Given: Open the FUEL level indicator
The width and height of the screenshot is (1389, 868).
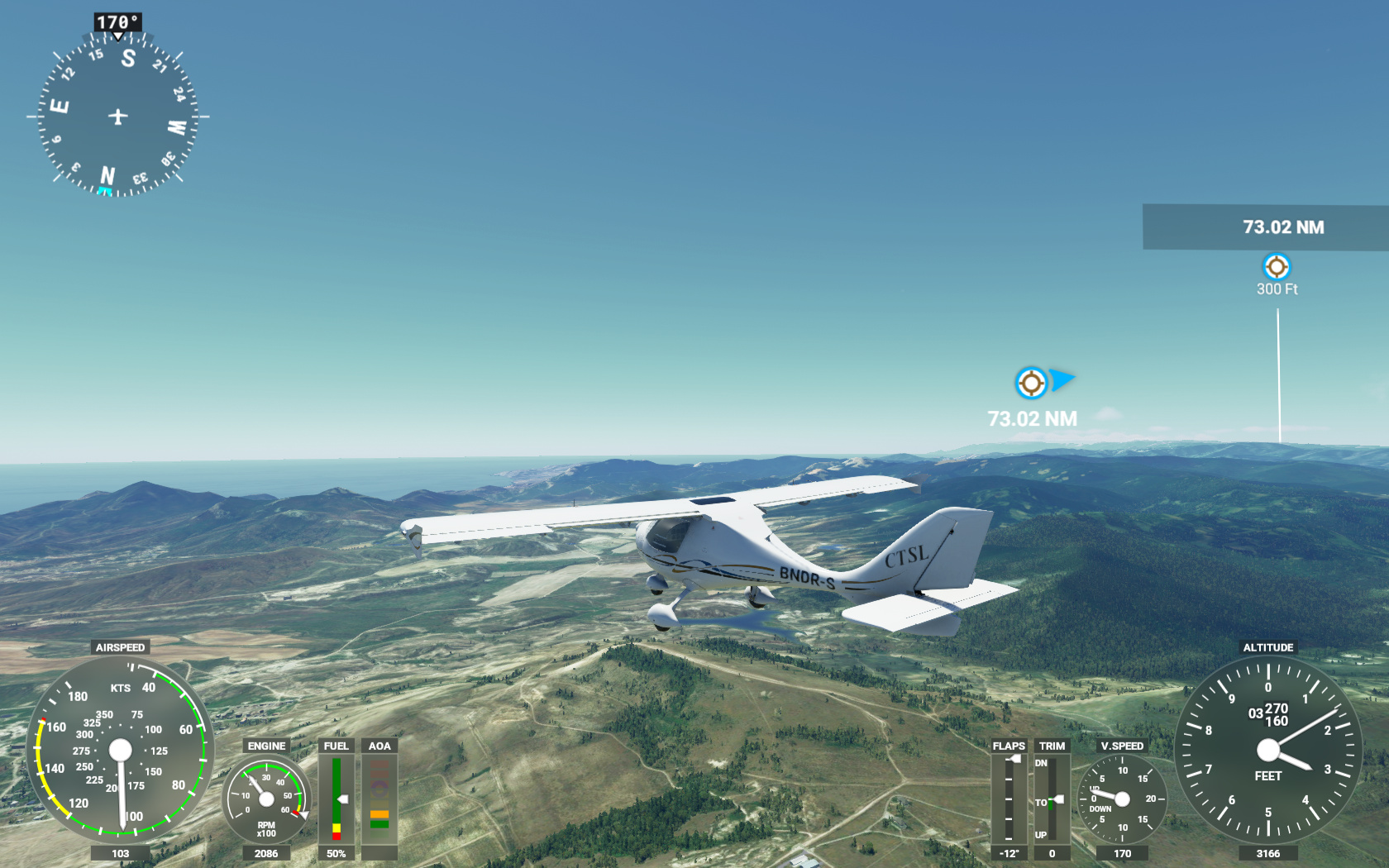Looking at the screenshot, I should (336, 798).
